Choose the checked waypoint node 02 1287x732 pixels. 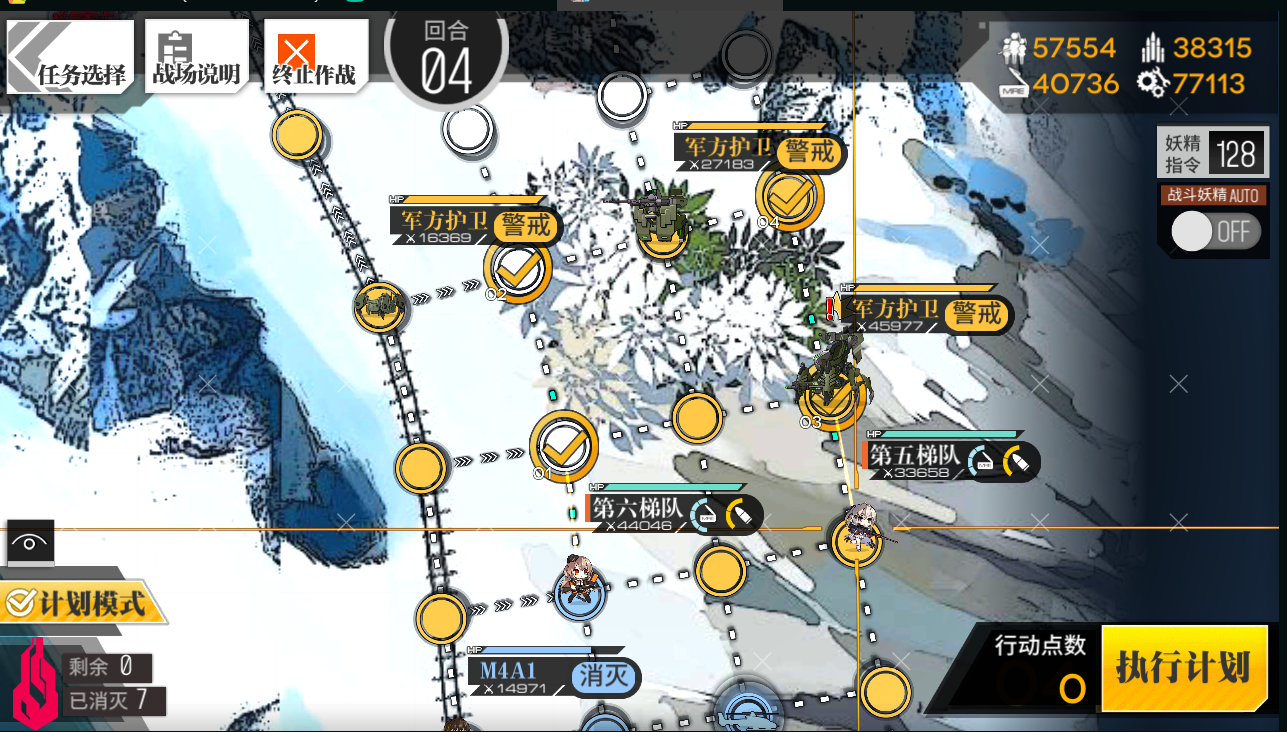[x=517, y=269]
